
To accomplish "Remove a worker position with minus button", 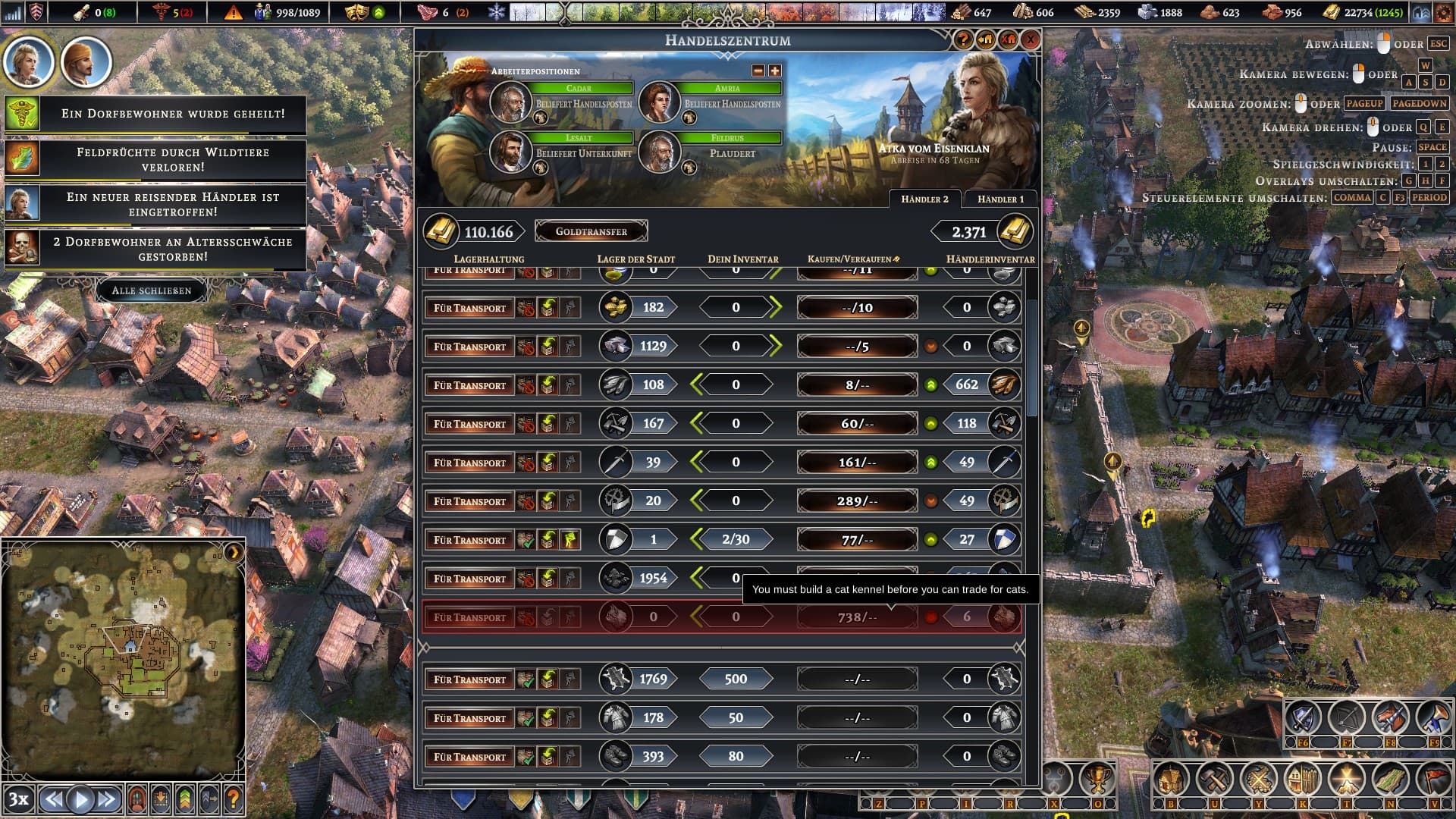I will (758, 71).
